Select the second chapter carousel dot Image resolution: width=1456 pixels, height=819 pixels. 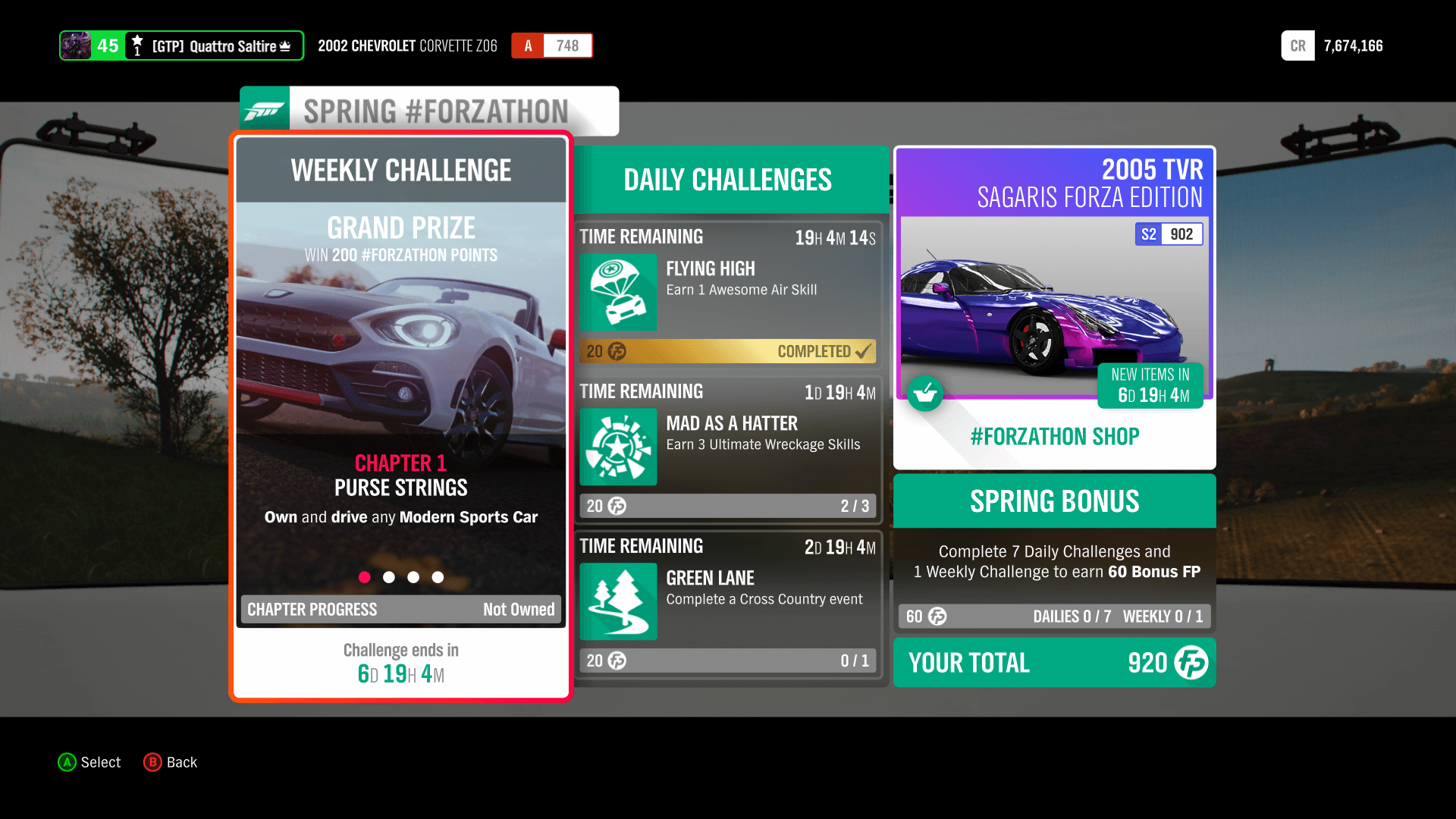point(389,577)
